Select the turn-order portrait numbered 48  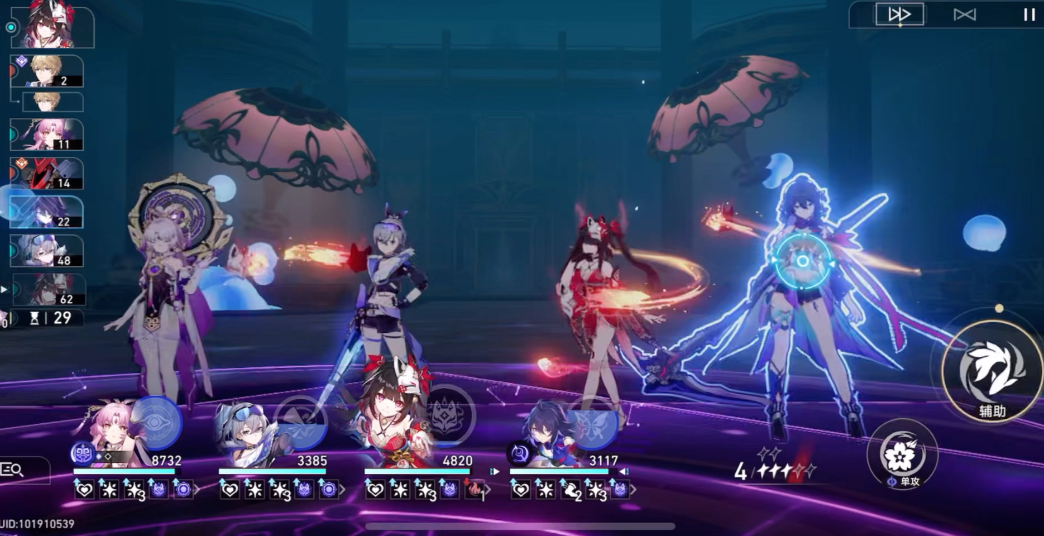click(x=47, y=250)
